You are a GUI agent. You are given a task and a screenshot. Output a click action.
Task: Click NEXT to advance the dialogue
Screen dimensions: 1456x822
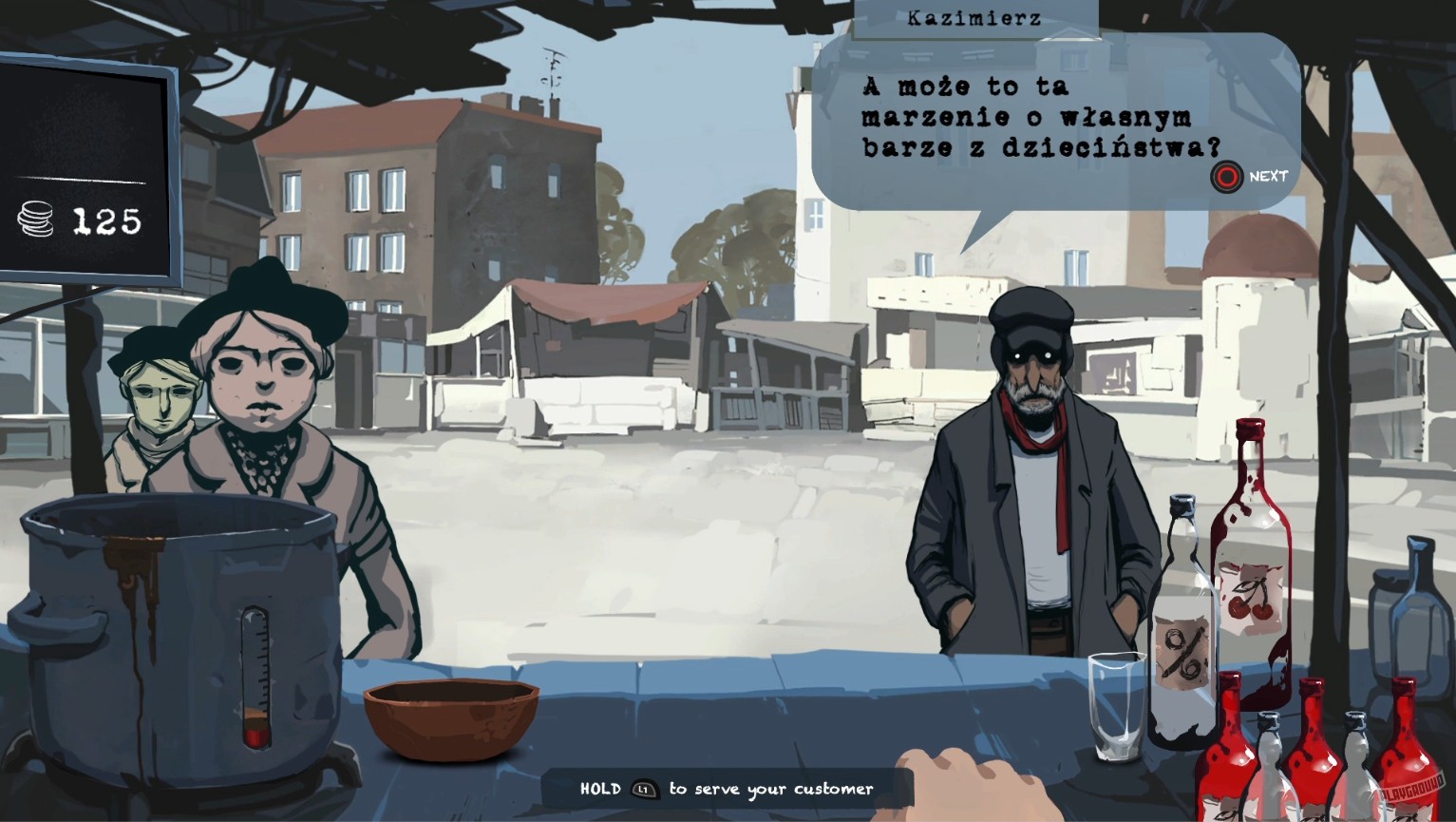[x=1226, y=177]
